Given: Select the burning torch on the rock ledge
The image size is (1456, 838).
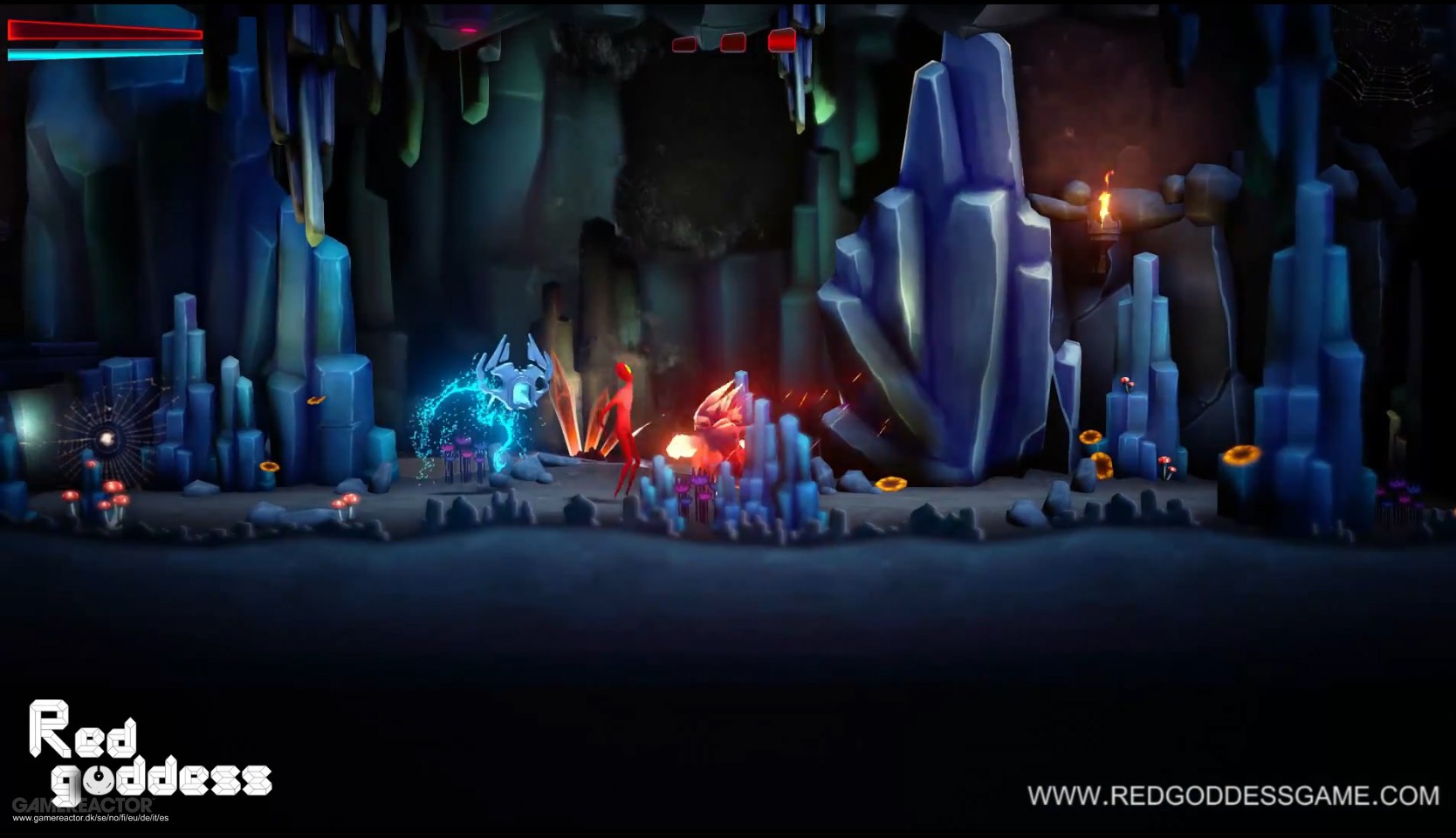Looking at the screenshot, I should click(1104, 209).
